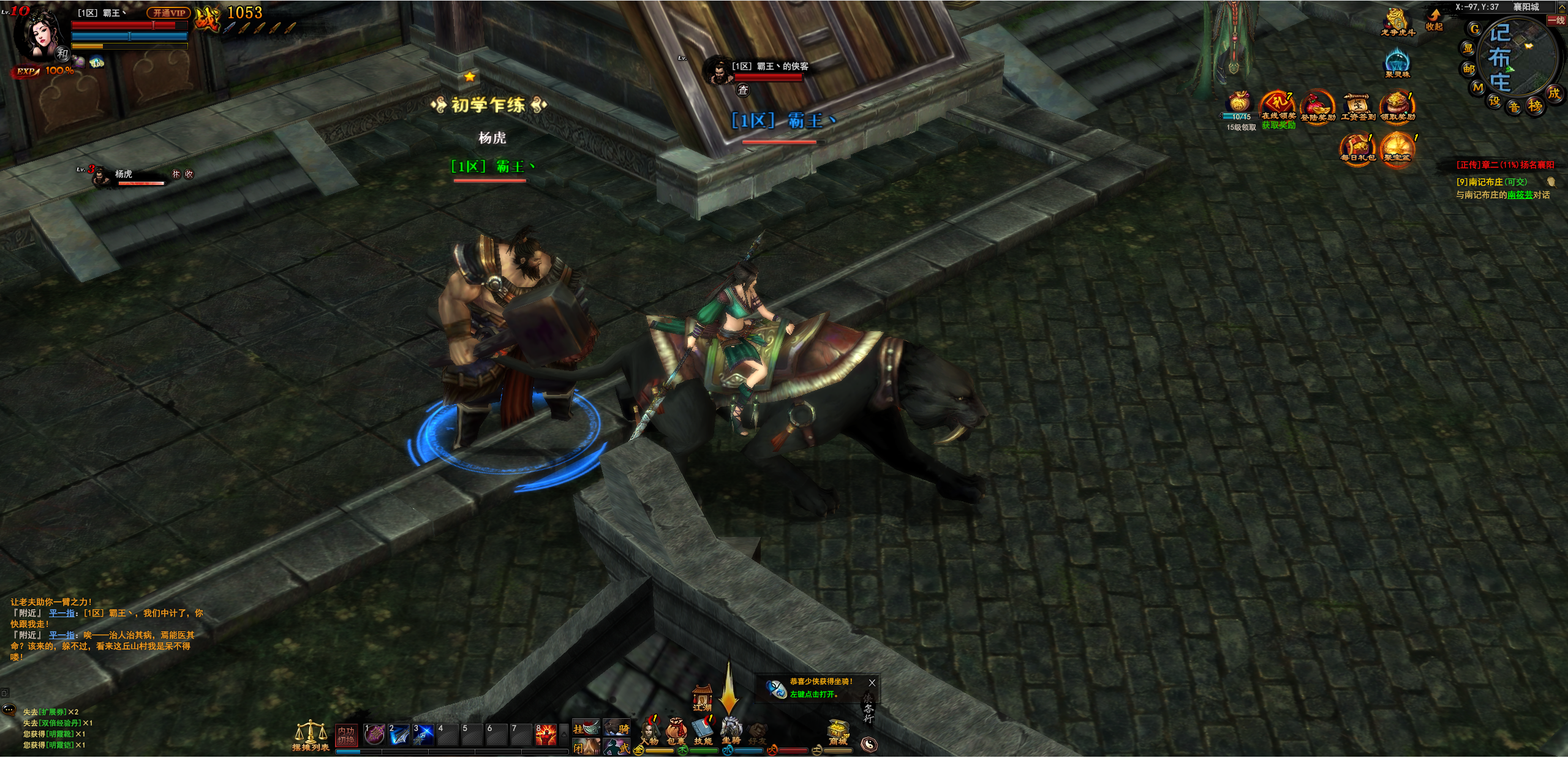This screenshot has width=1568, height=758.
Task: Collapse the event icons with 收起
Action: pos(1434,20)
